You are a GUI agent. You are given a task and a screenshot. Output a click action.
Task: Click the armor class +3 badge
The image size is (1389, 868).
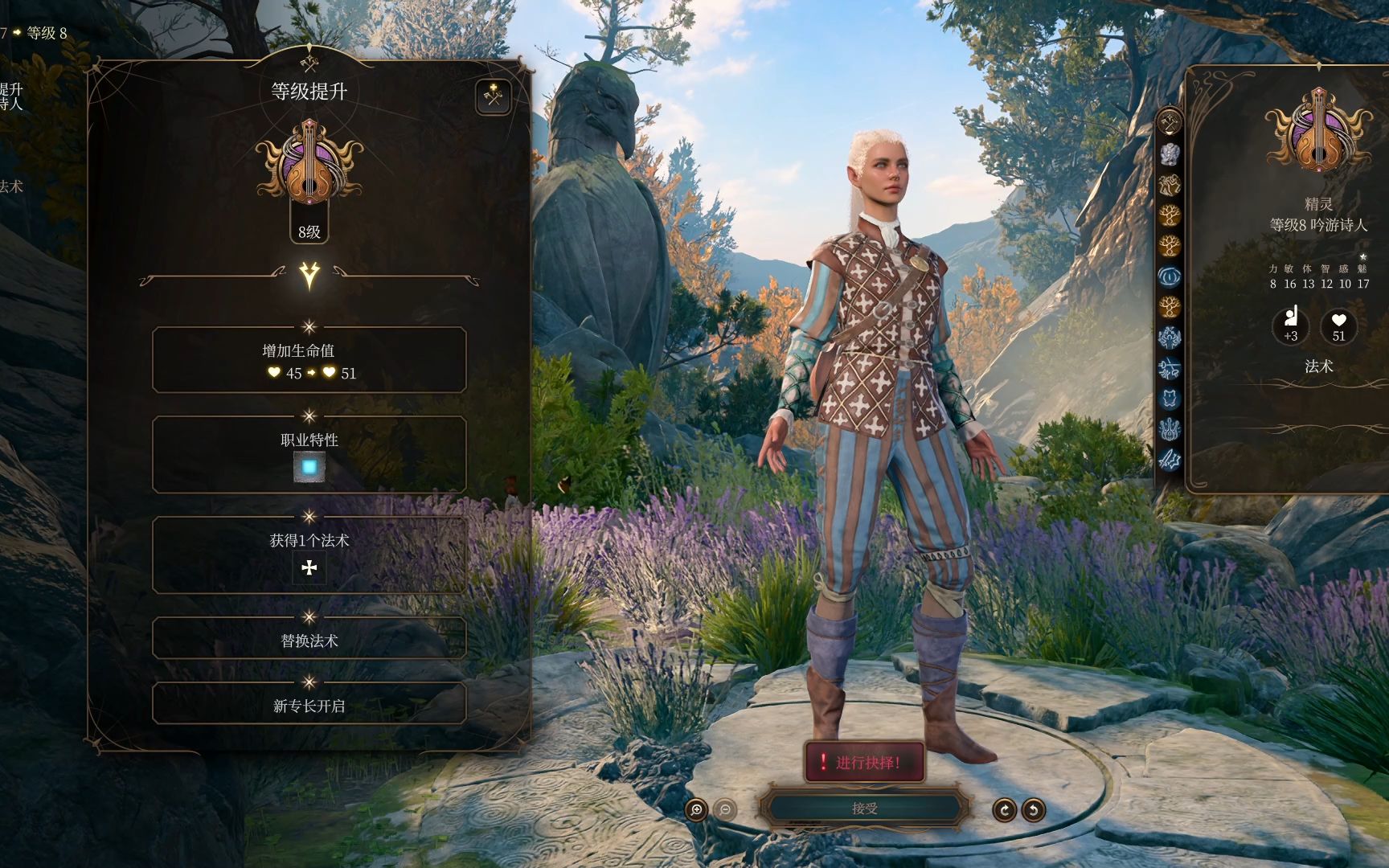[1290, 325]
